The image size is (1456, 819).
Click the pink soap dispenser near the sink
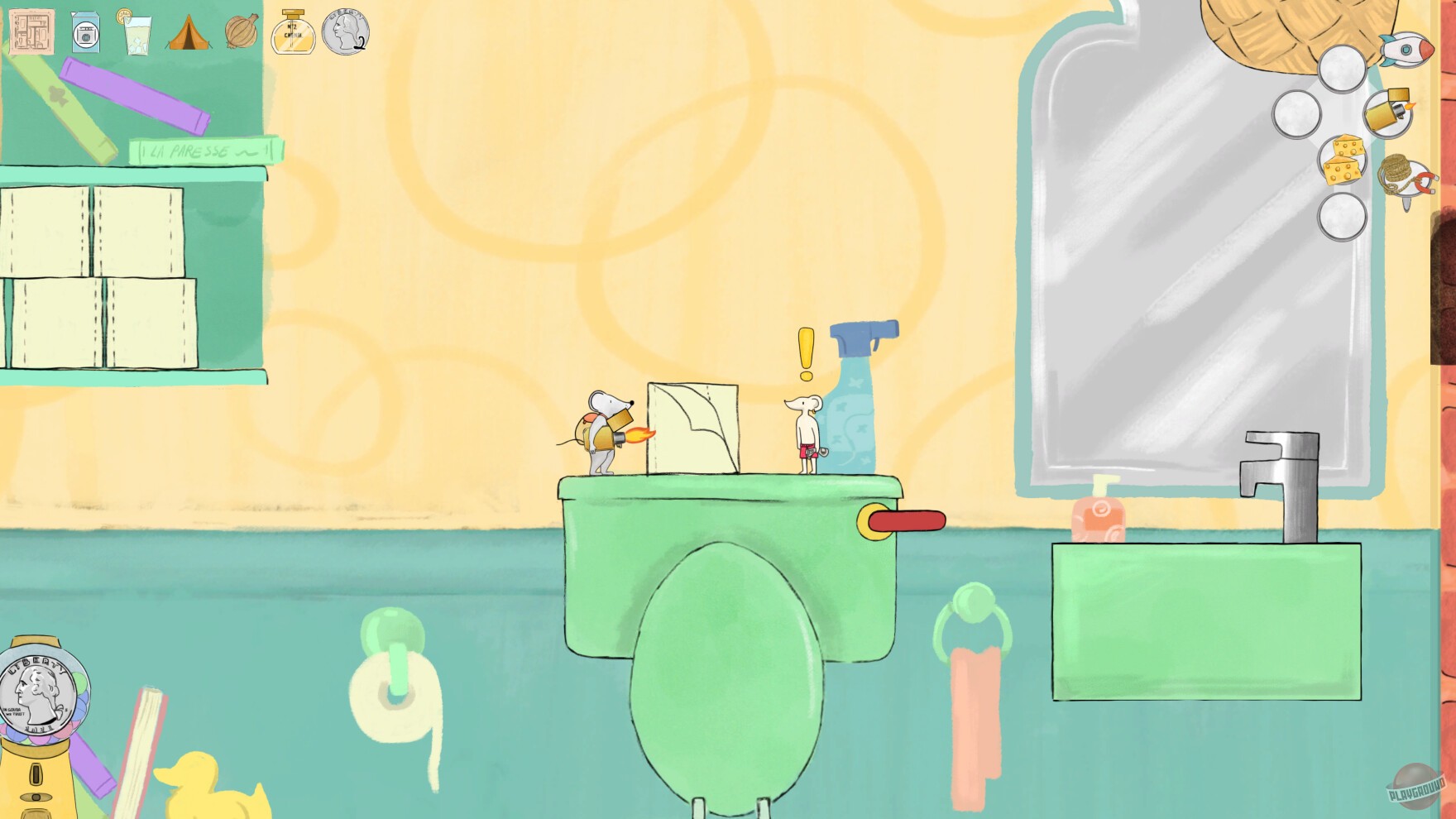[1100, 517]
